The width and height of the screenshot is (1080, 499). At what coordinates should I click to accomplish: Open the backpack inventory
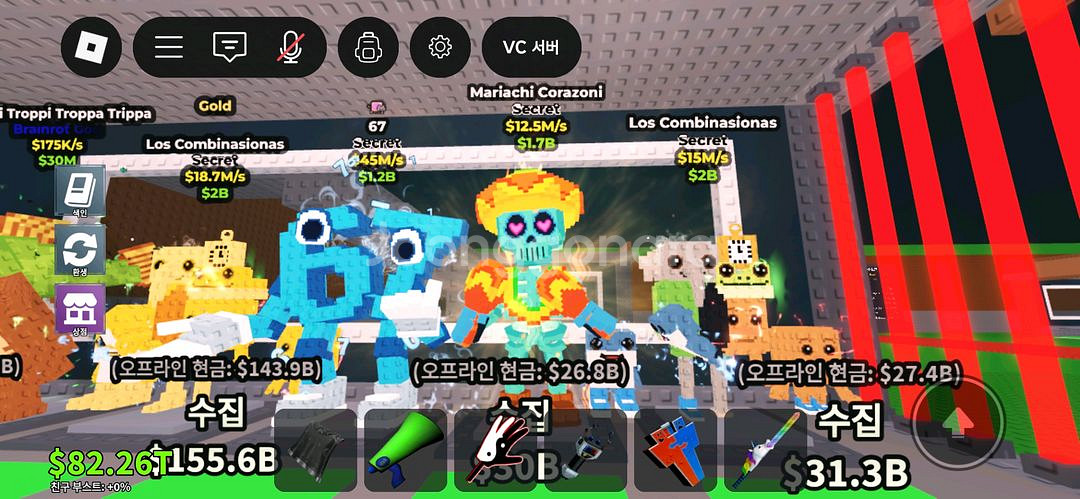click(x=369, y=47)
